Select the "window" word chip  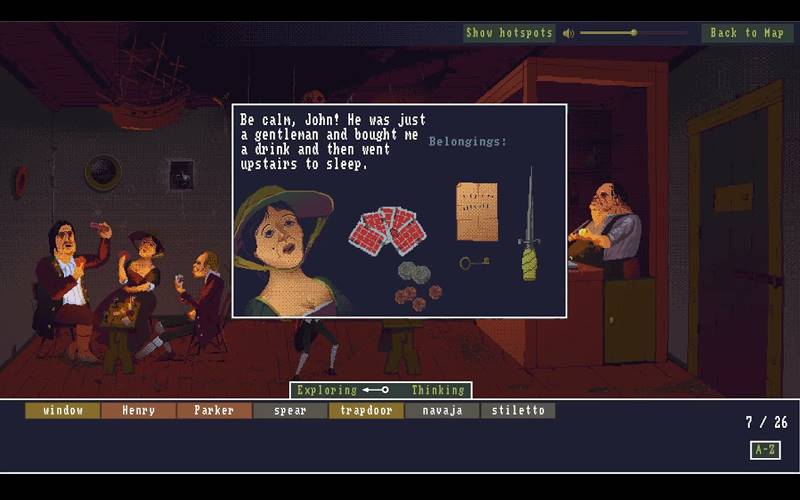point(62,410)
